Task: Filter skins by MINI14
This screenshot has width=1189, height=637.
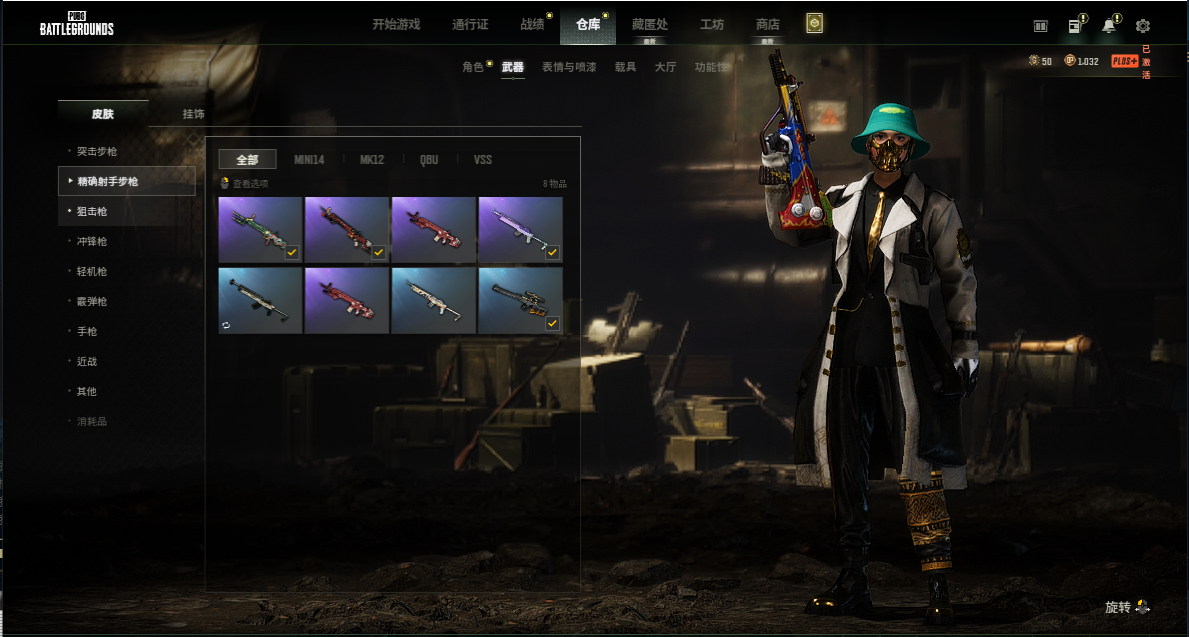Action: pos(309,159)
